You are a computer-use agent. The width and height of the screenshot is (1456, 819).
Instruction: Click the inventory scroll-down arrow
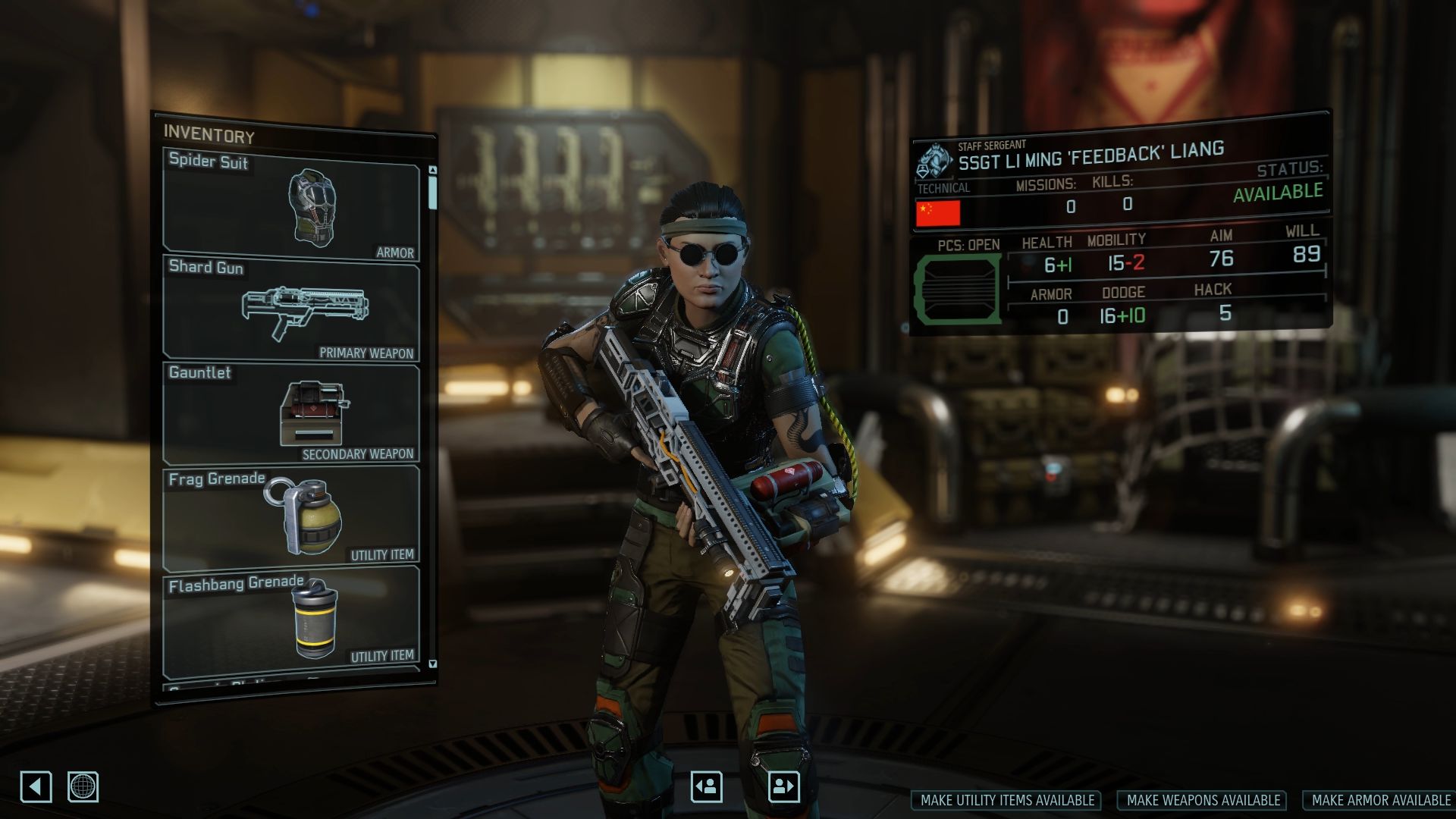[432, 664]
